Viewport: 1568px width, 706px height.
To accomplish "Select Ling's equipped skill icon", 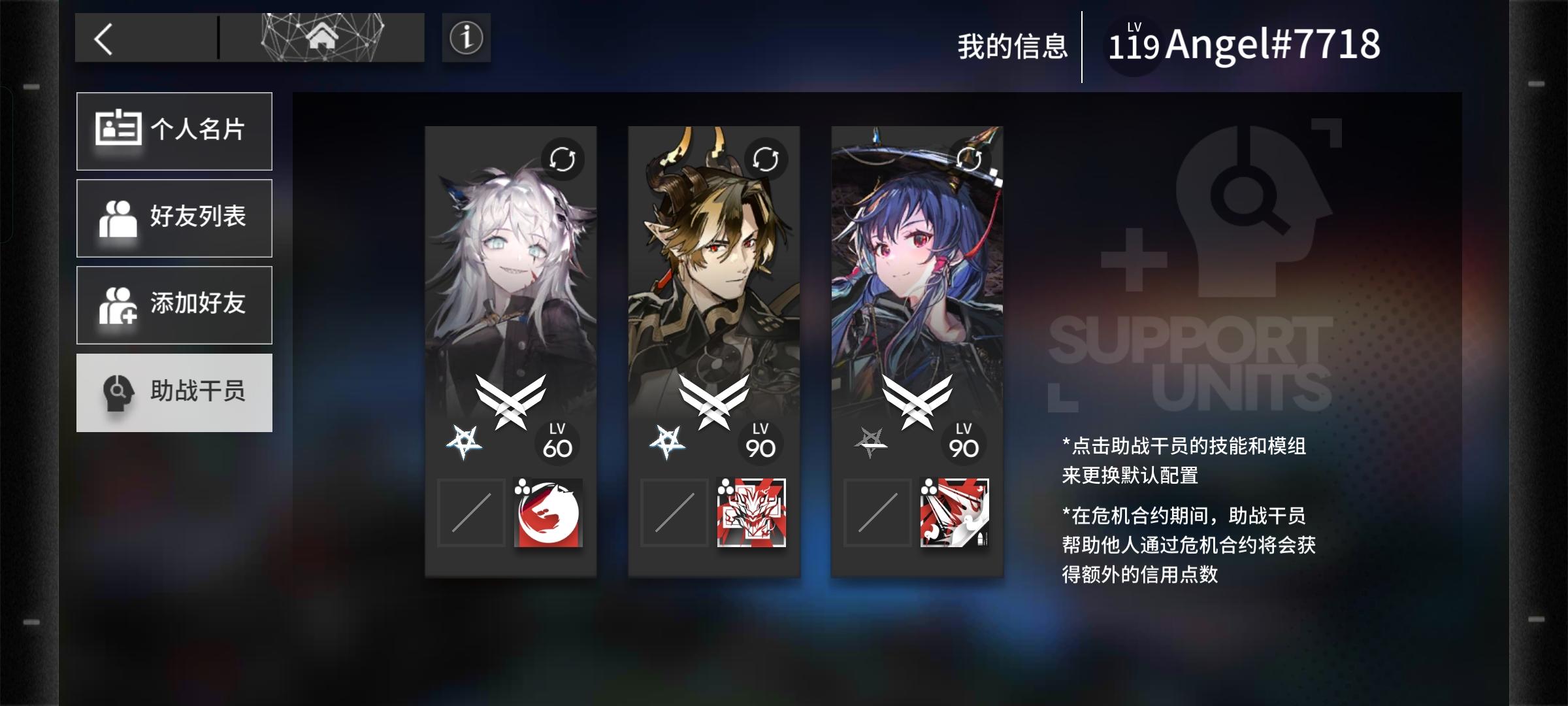I will 957,515.
